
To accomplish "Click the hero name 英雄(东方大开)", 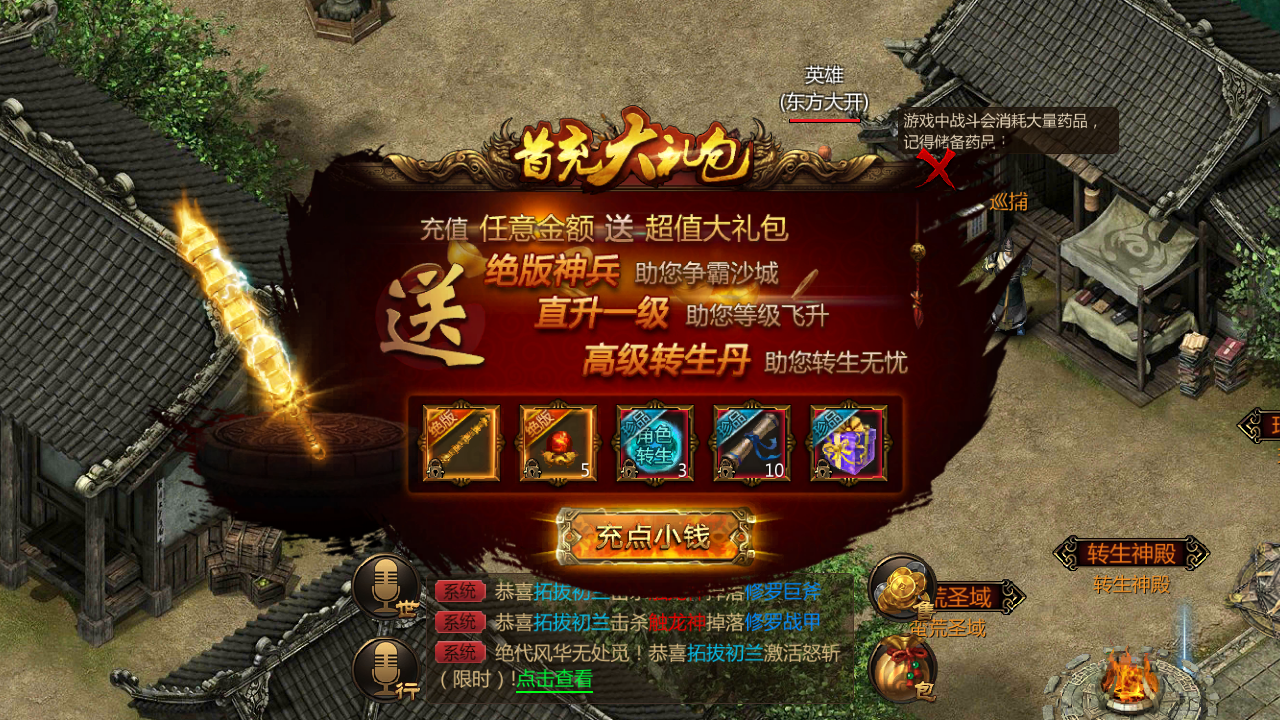I will coord(822,89).
